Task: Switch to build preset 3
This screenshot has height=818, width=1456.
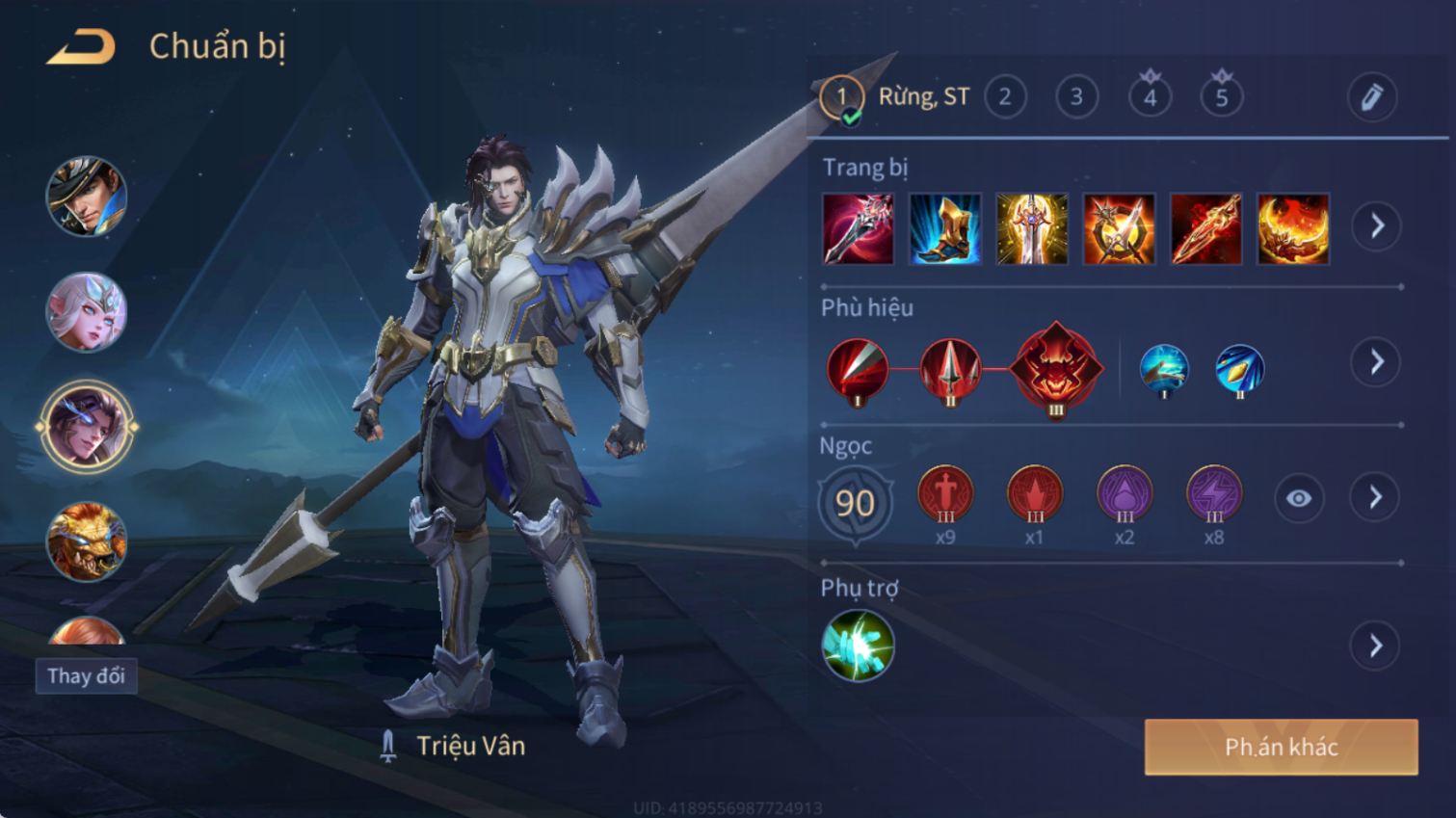Action: (x=1076, y=97)
